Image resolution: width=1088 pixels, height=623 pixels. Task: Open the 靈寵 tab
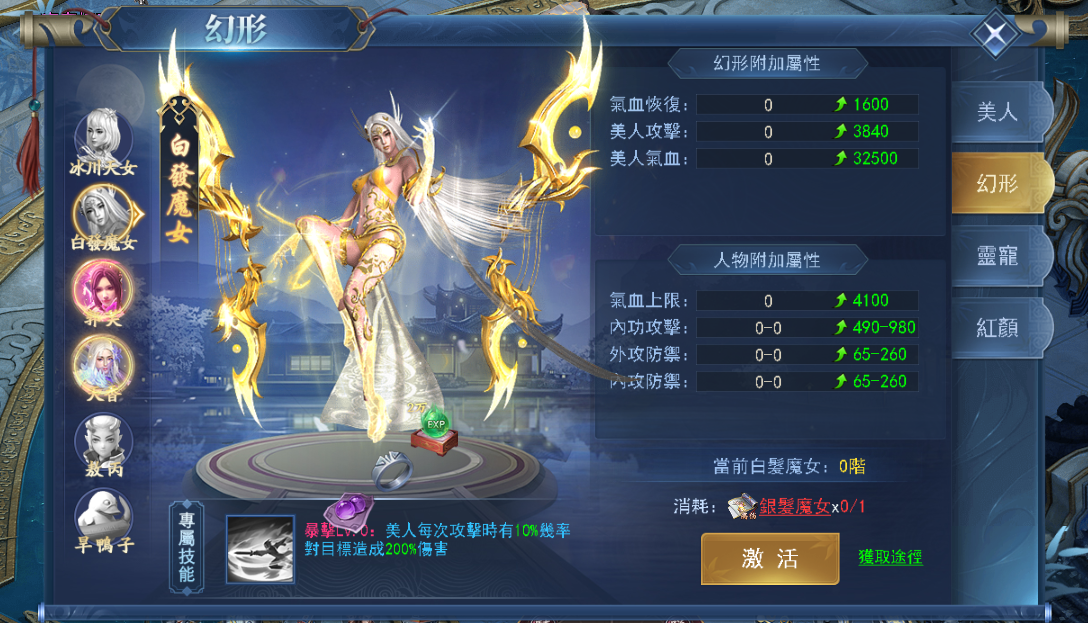click(x=998, y=255)
